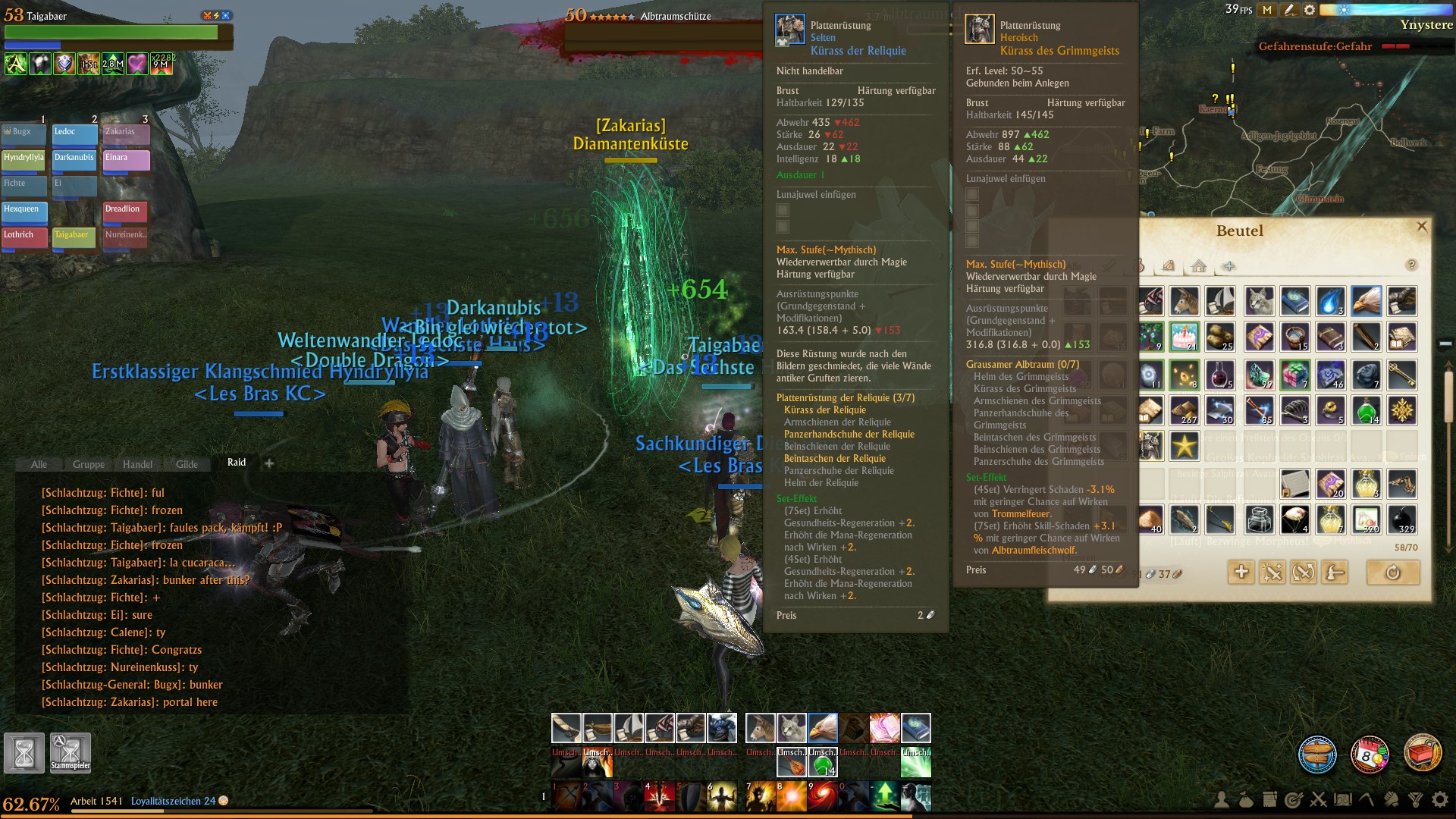Select the potion filter tab in the Beutel window
1456x819 pixels.
(x=1139, y=266)
